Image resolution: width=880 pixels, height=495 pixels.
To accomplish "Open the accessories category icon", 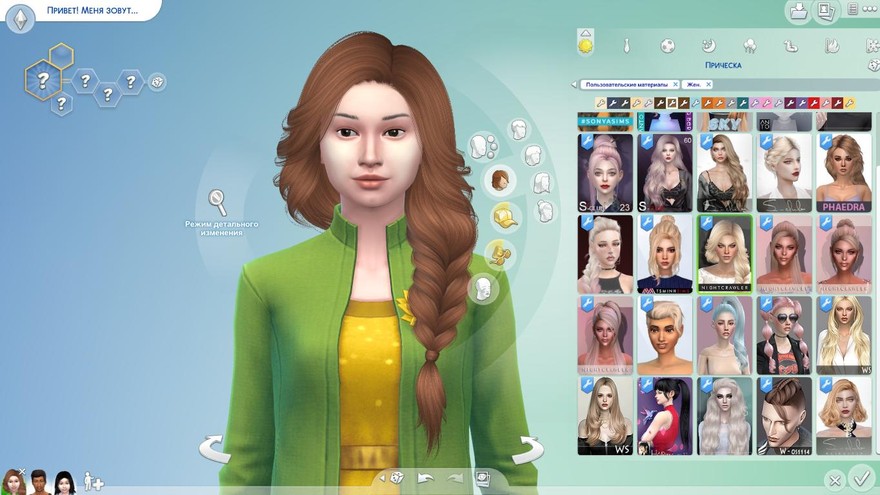I will [x=497, y=253].
